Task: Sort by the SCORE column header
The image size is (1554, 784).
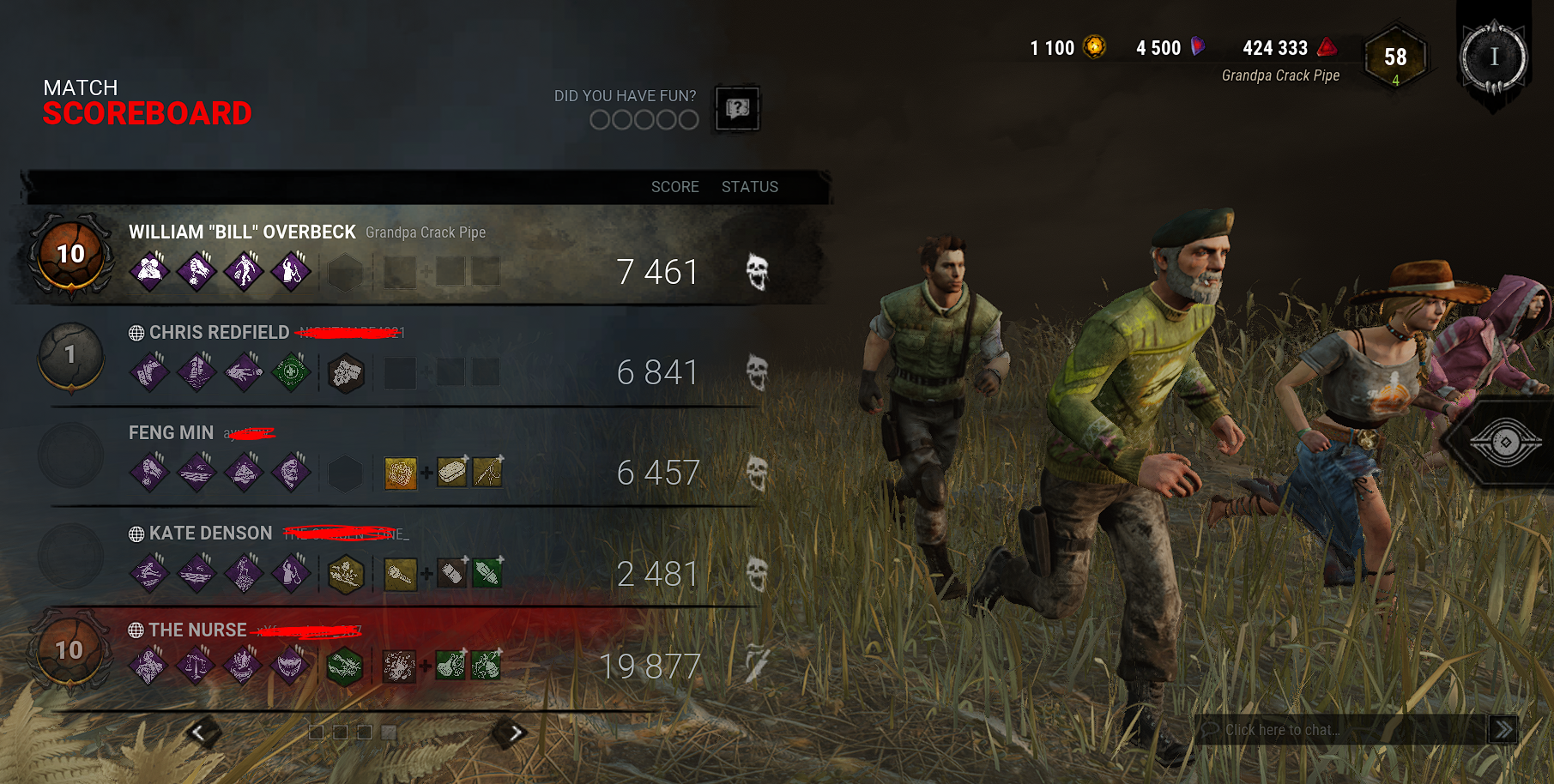Action: pos(675,186)
